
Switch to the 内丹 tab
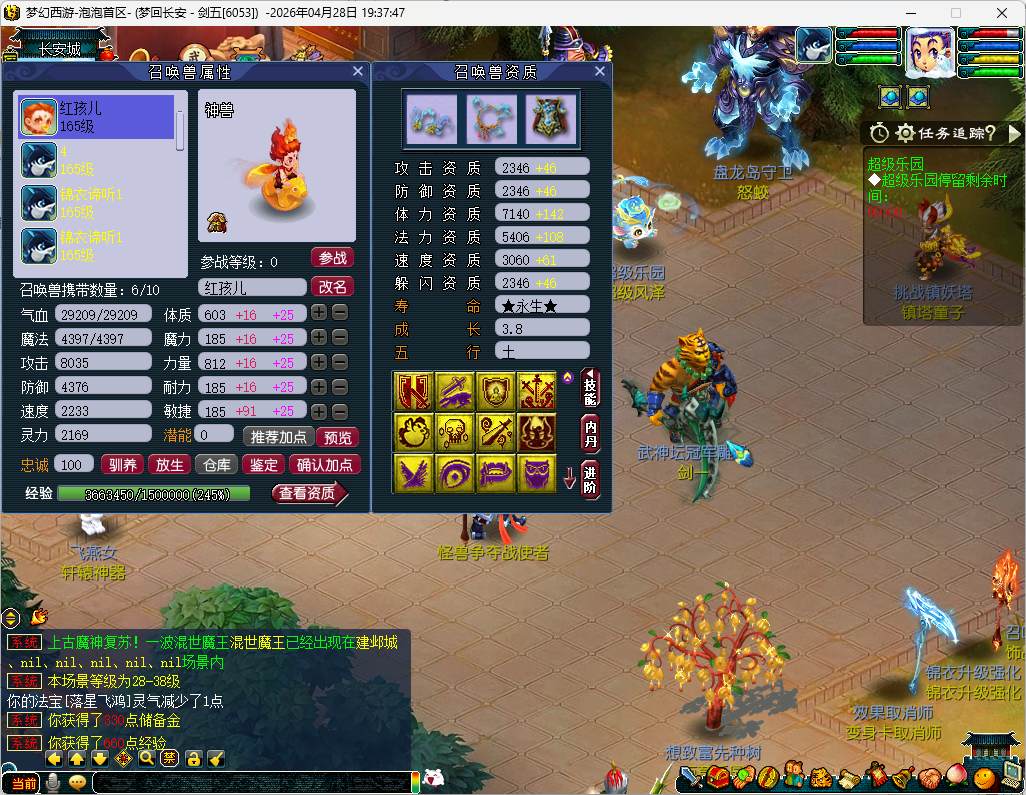pyautogui.click(x=591, y=432)
